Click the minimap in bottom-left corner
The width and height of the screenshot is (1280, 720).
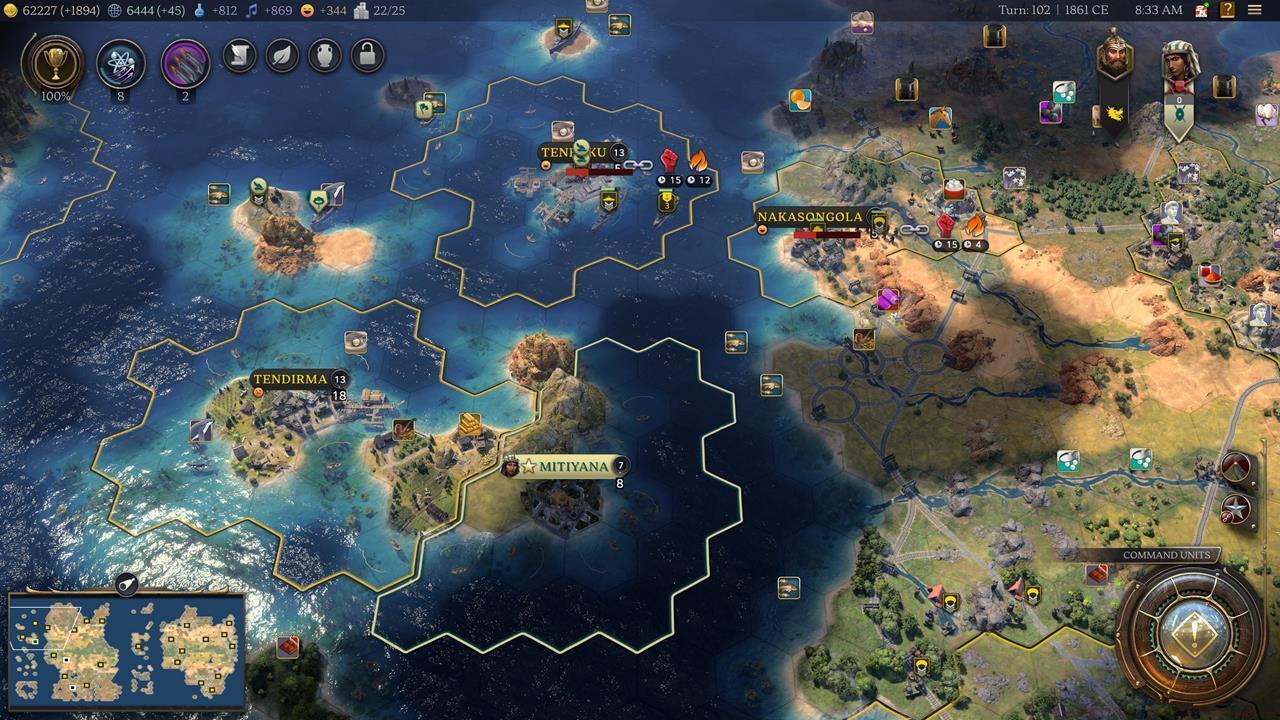[125, 650]
